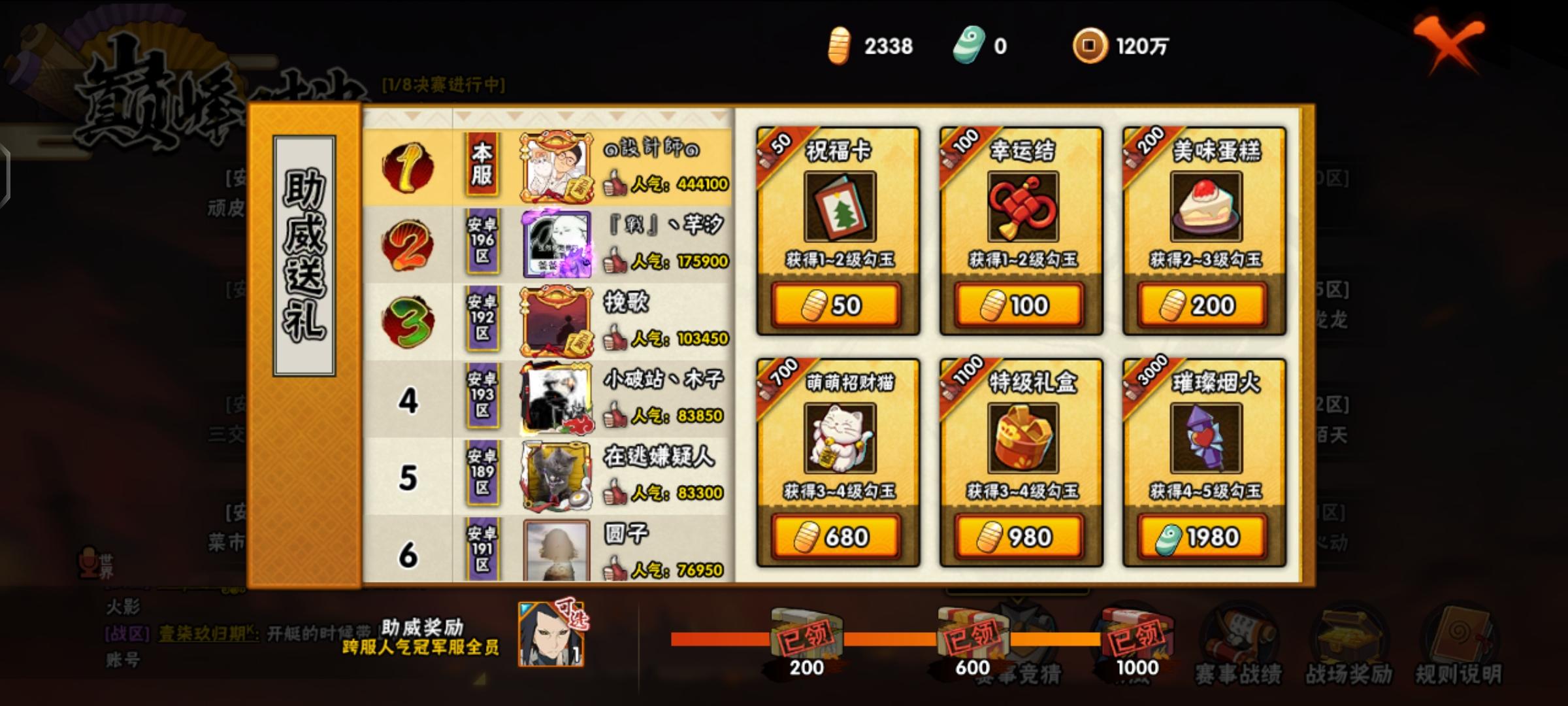Click the gold coin icon showing 2338

(x=839, y=46)
